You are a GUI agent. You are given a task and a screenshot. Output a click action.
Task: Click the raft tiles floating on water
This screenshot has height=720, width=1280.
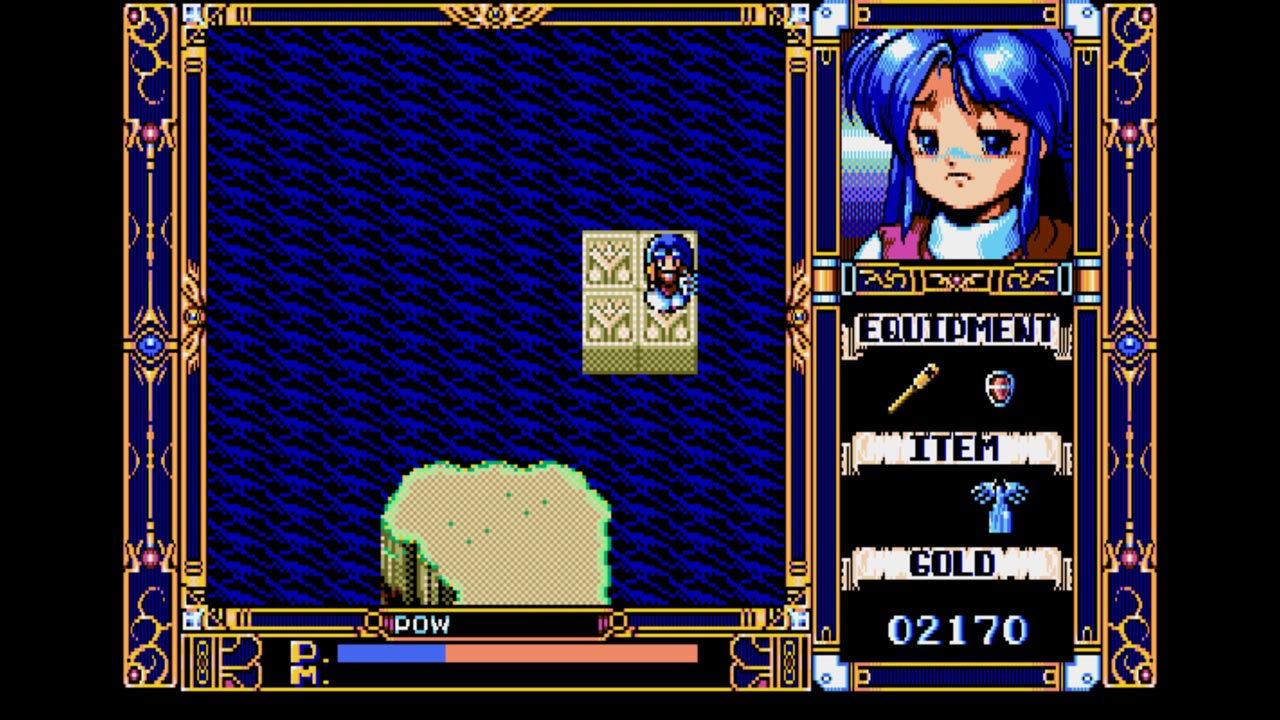pyautogui.click(x=615, y=300)
